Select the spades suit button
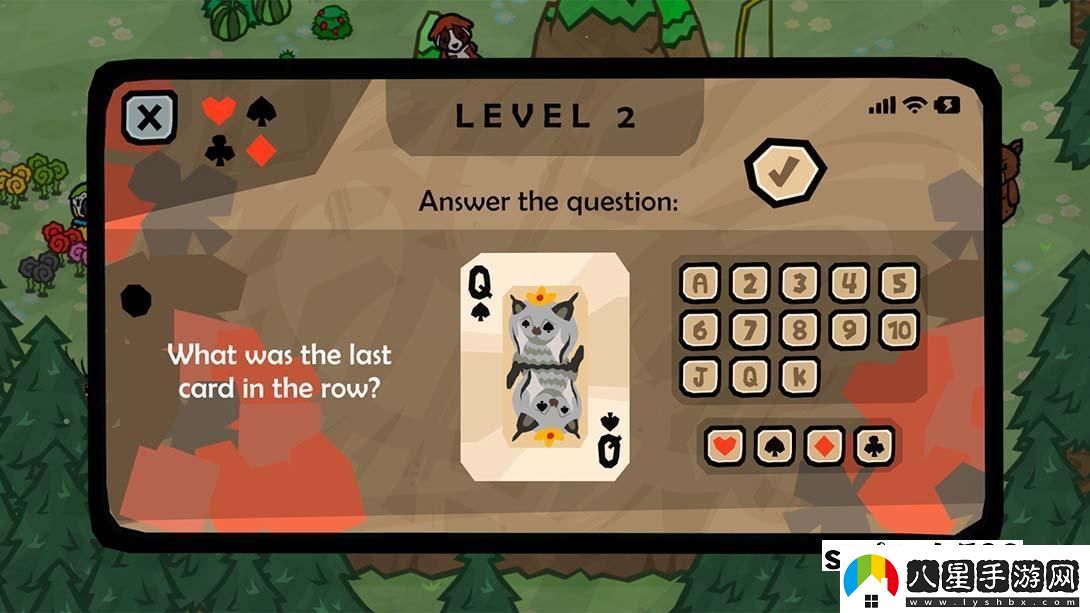This screenshot has width=1090, height=613. (x=774, y=445)
